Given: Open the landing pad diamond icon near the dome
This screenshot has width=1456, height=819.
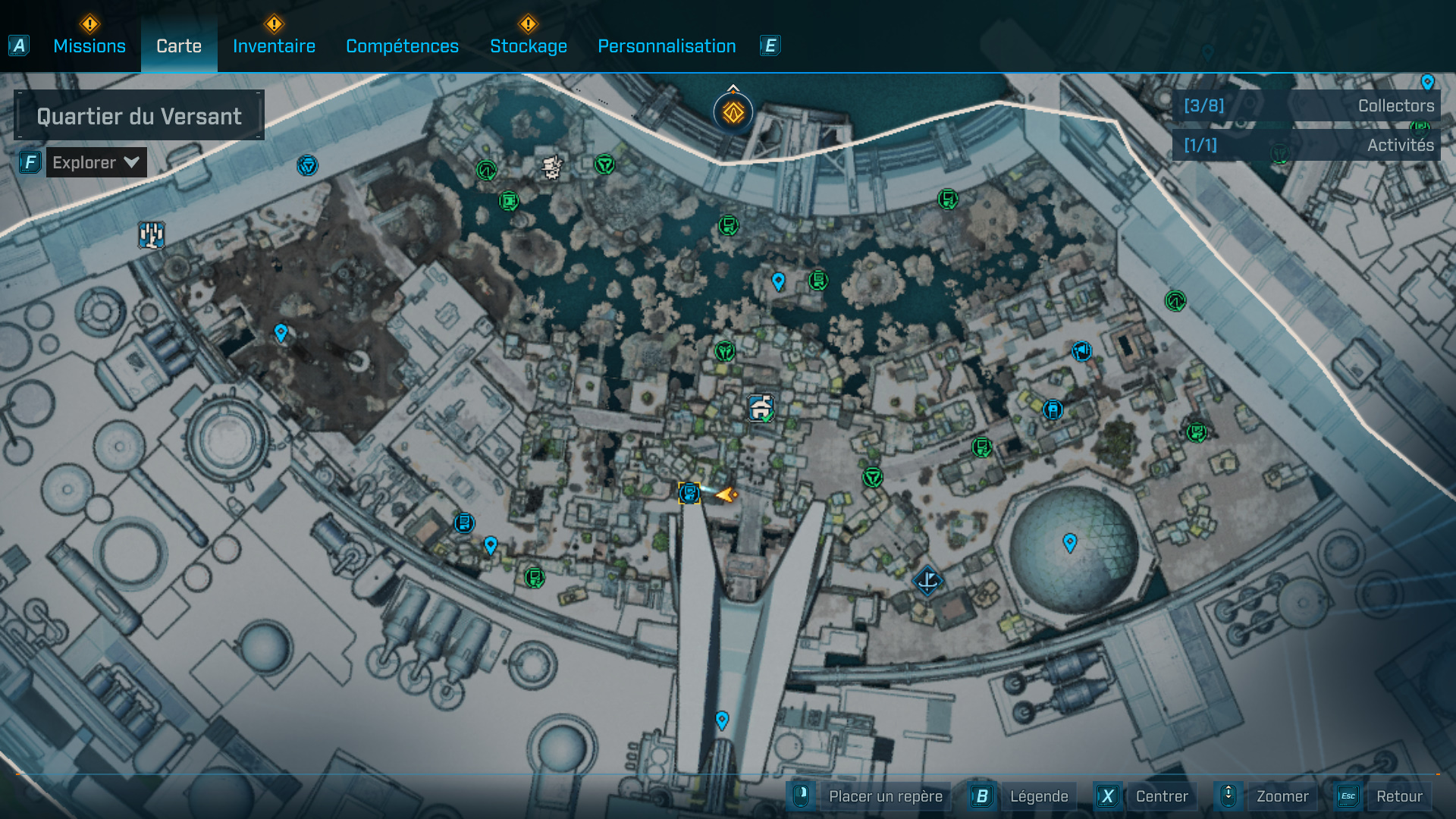Looking at the screenshot, I should (x=927, y=581).
